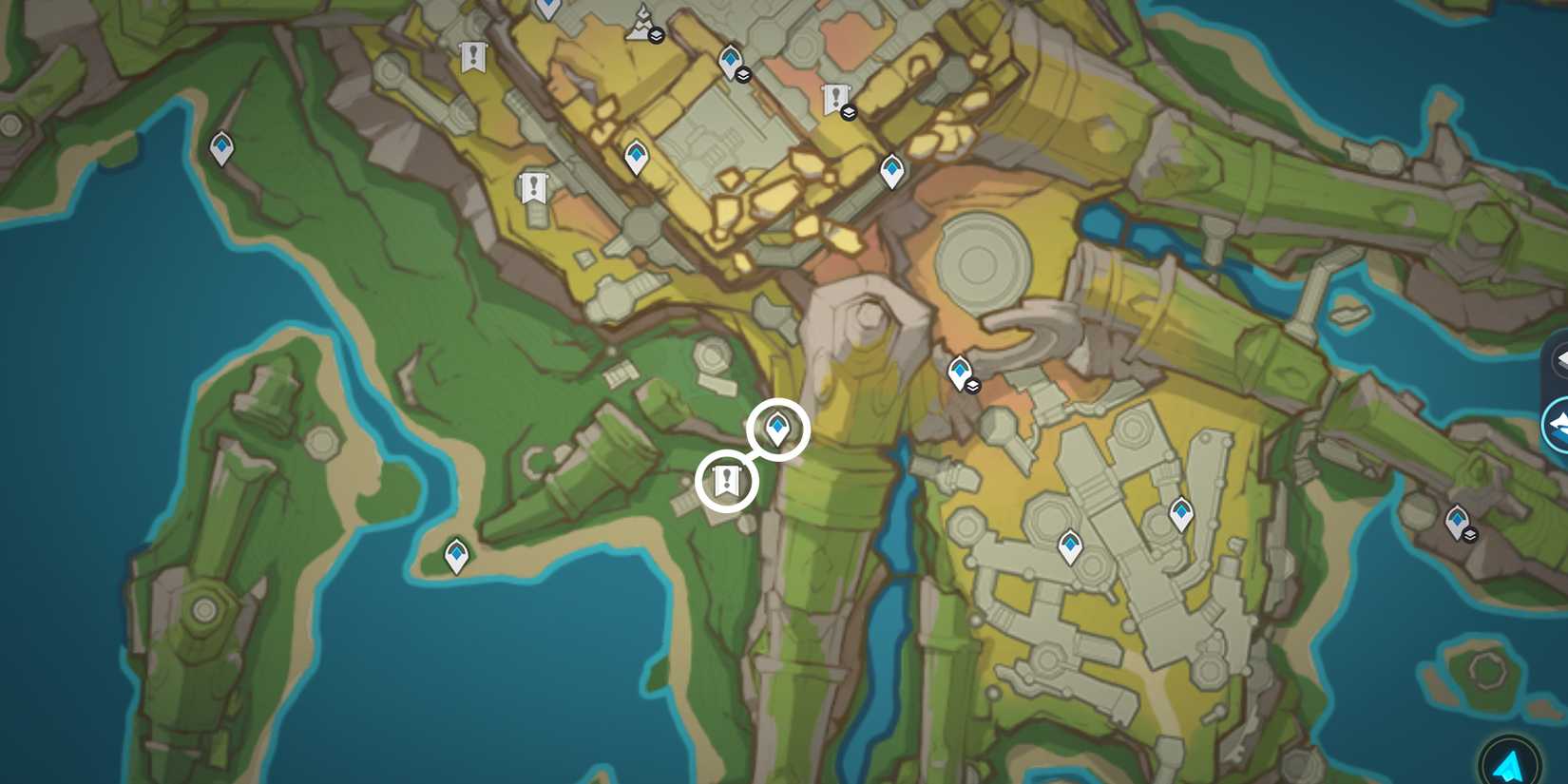Select the waypoint pin inside the eastern ruins complex
The image size is (1568, 784).
point(1182,511)
